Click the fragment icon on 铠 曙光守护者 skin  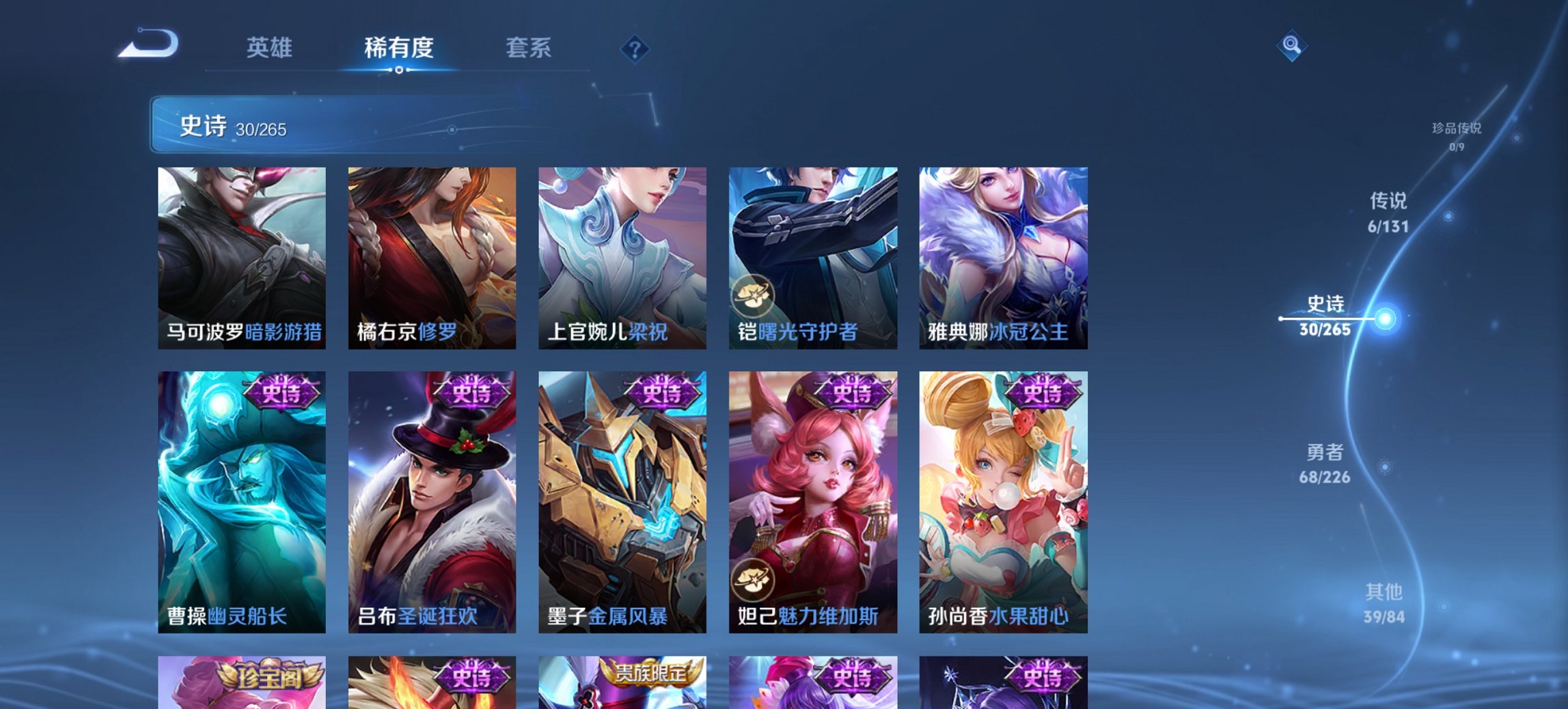754,295
